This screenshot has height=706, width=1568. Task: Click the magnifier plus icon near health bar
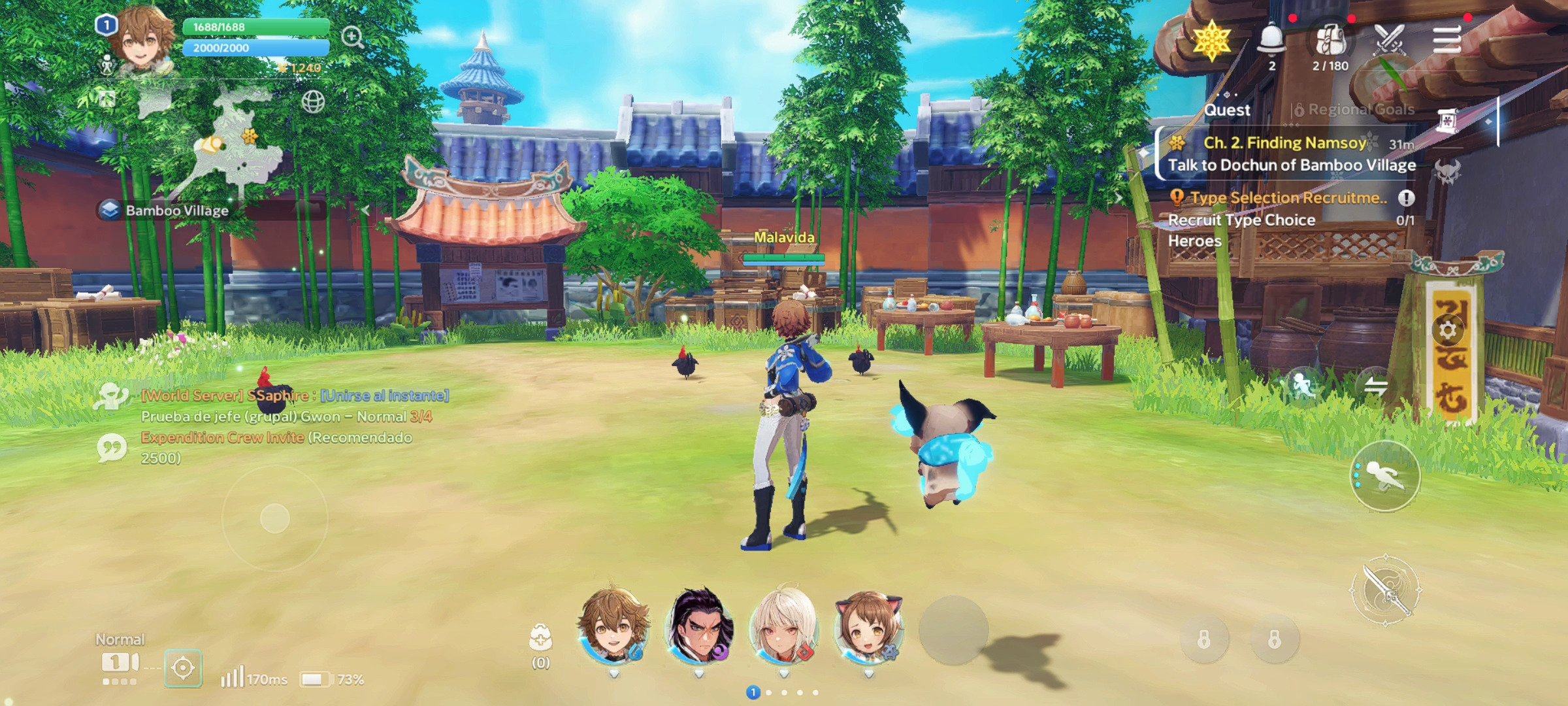(x=353, y=37)
